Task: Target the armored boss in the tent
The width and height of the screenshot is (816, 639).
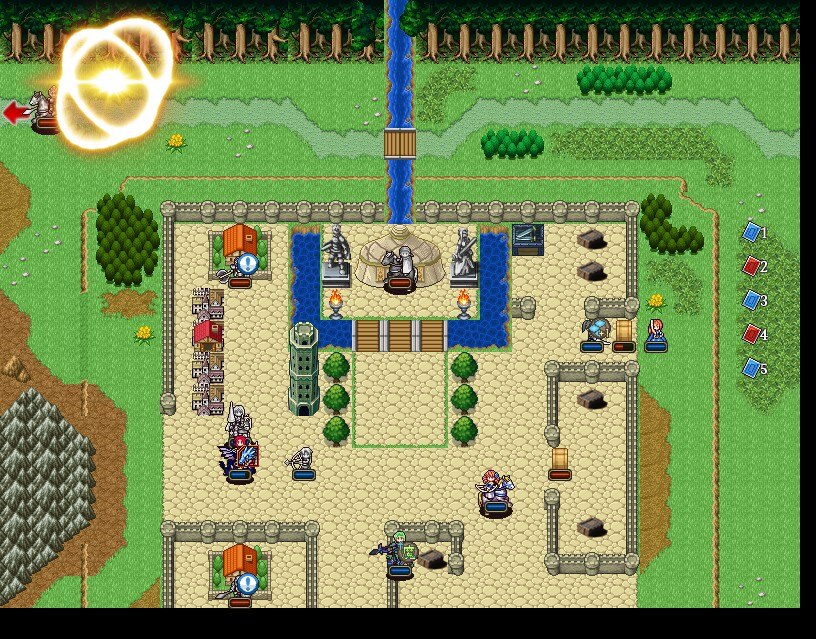Action: point(400,265)
